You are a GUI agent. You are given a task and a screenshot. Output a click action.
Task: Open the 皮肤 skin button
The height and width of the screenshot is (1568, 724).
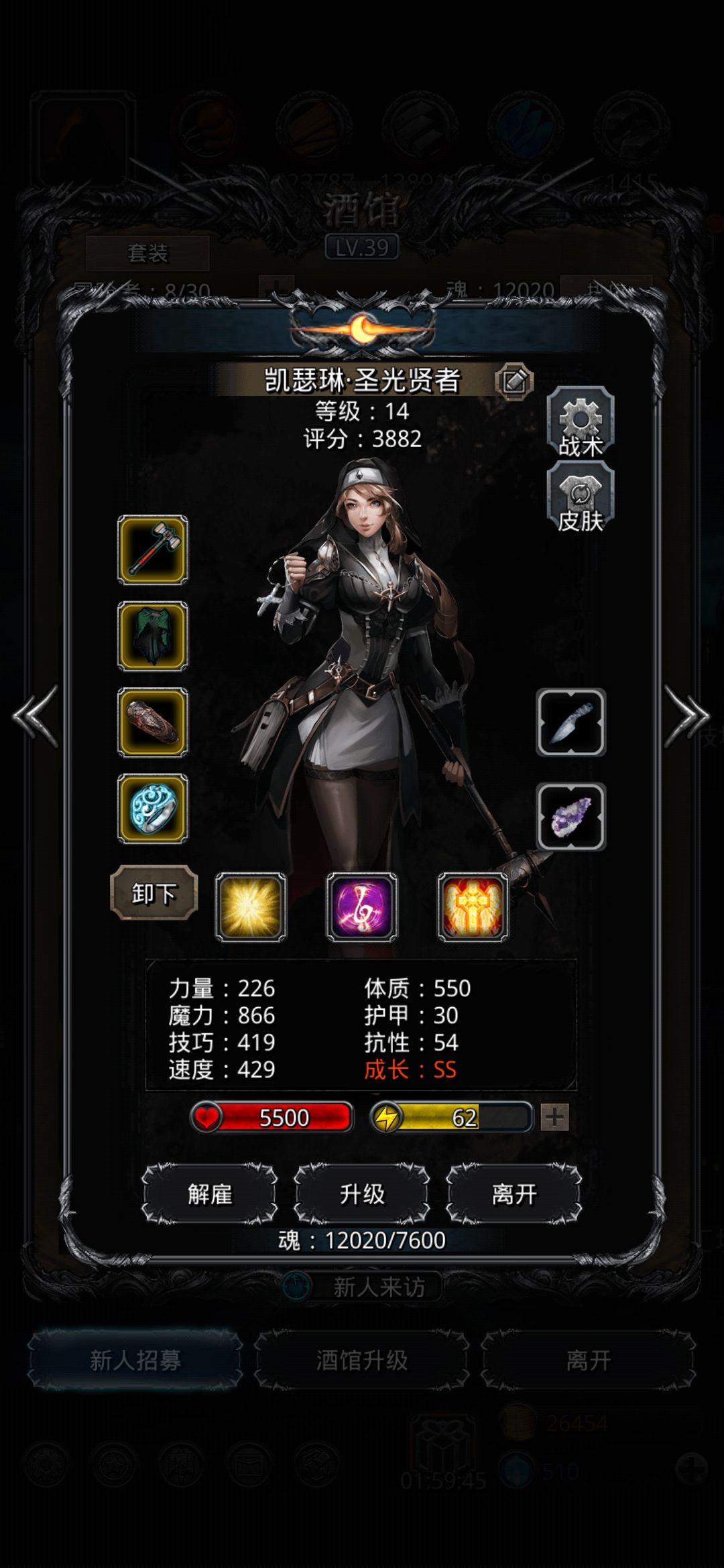(x=581, y=500)
